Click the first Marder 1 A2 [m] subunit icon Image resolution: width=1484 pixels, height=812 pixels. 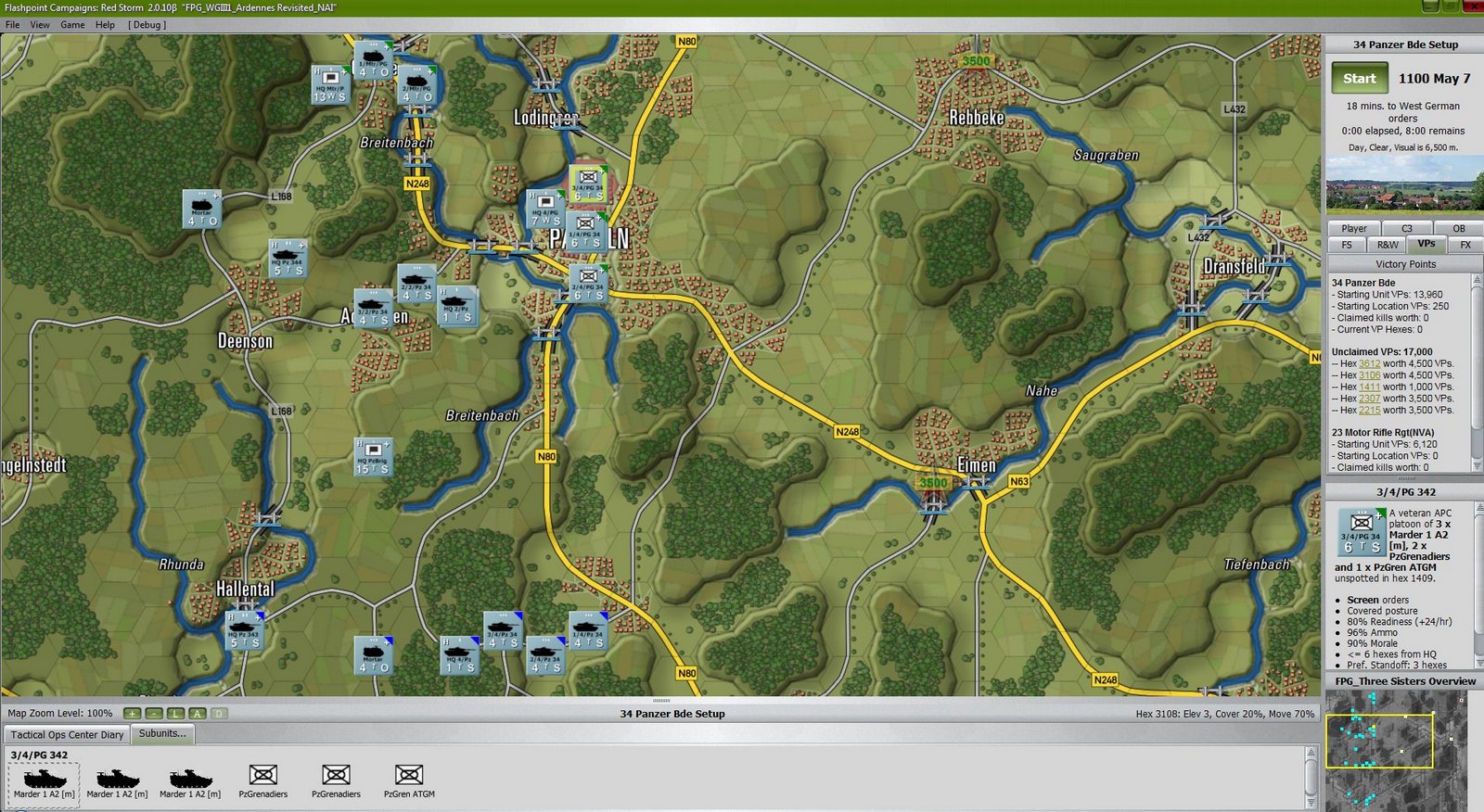[x=44, y=779]
